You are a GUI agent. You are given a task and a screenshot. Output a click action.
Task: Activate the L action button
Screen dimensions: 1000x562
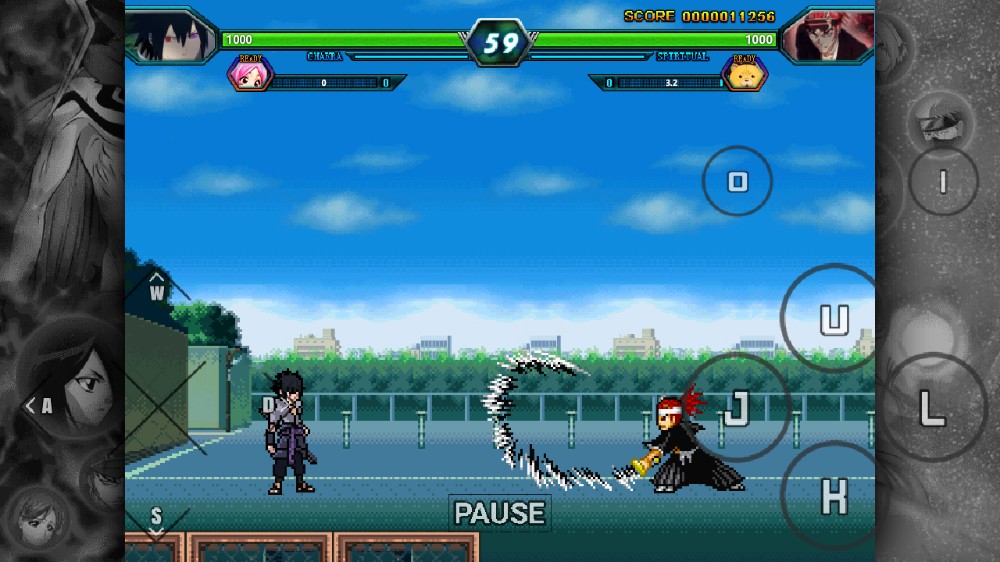(x=932, y=407)
